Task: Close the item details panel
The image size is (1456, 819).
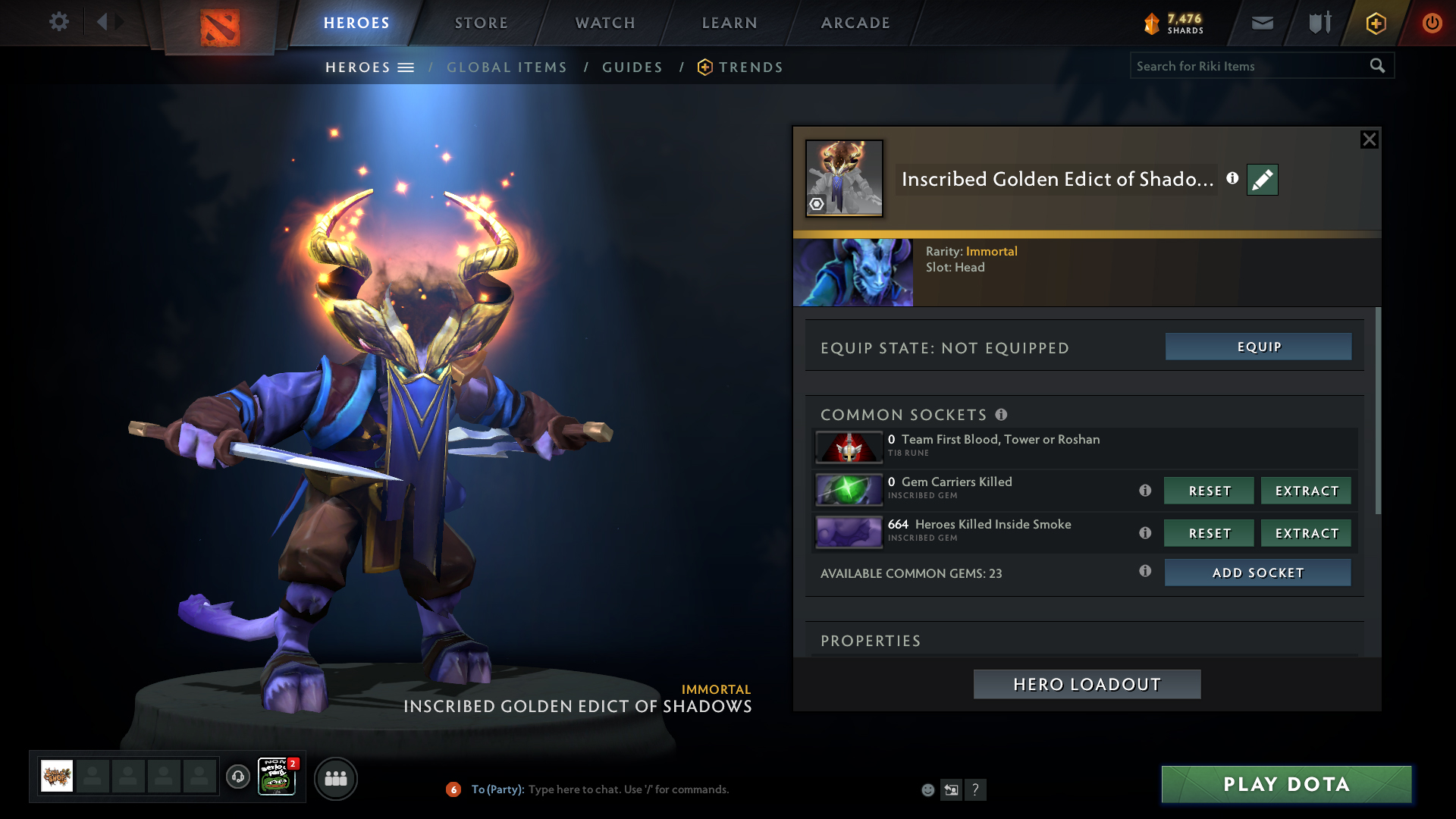Action: point(1369,140)
